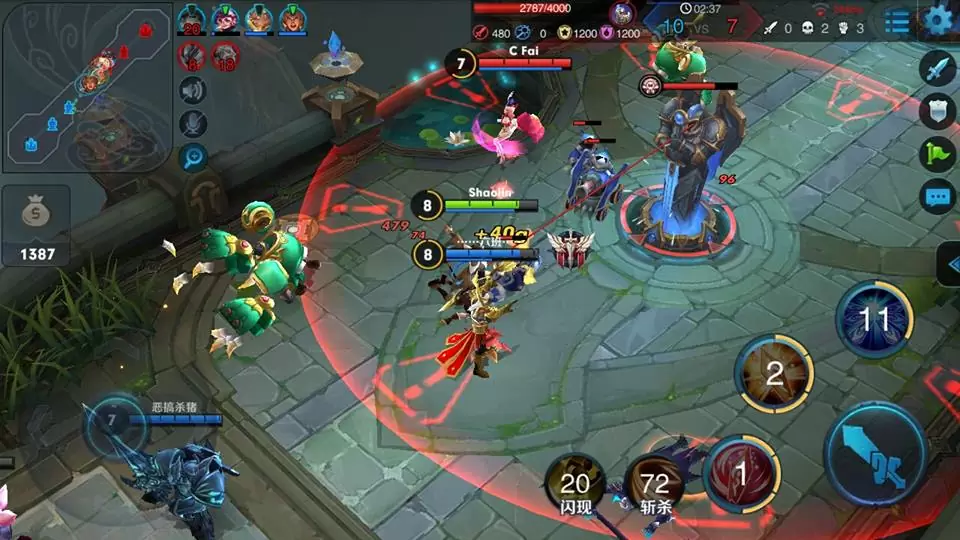
Task: Open the scoreboard list button
Action: point(898,20)
